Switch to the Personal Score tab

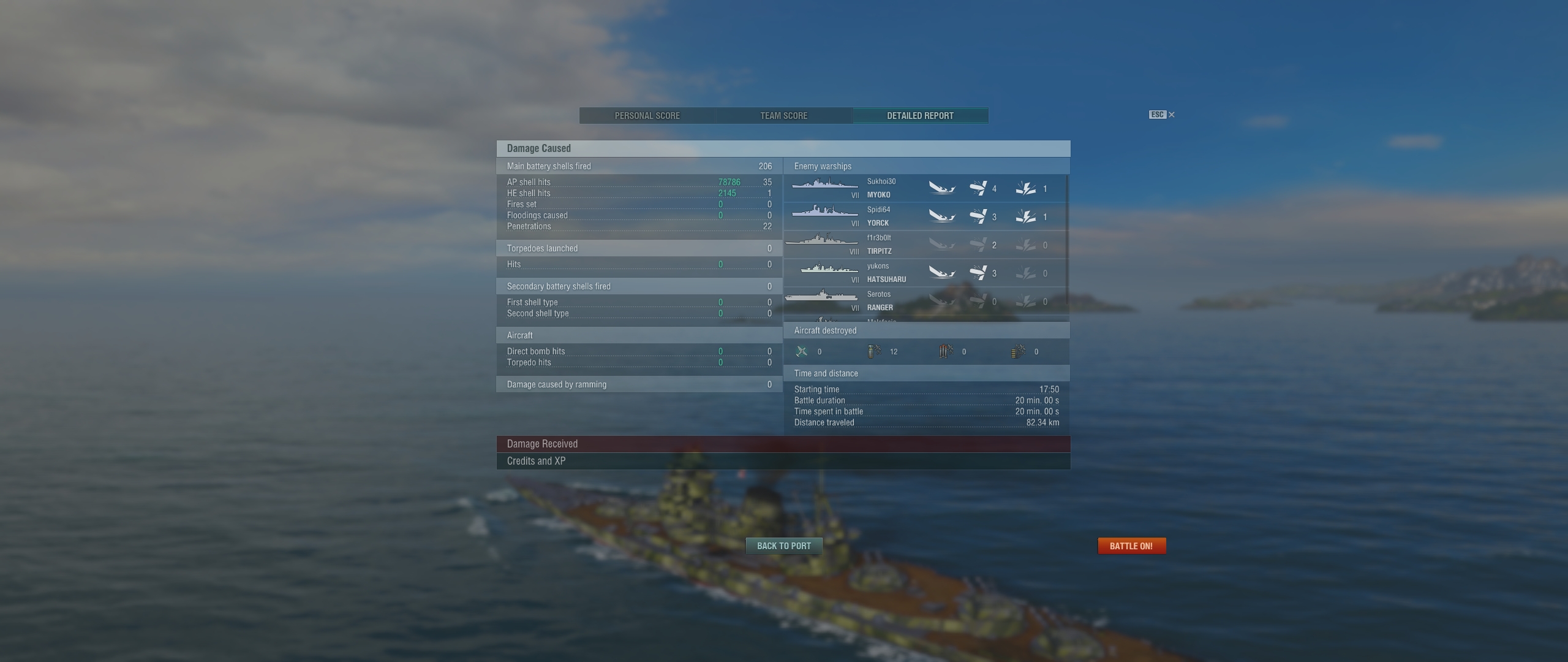[647, 116]
